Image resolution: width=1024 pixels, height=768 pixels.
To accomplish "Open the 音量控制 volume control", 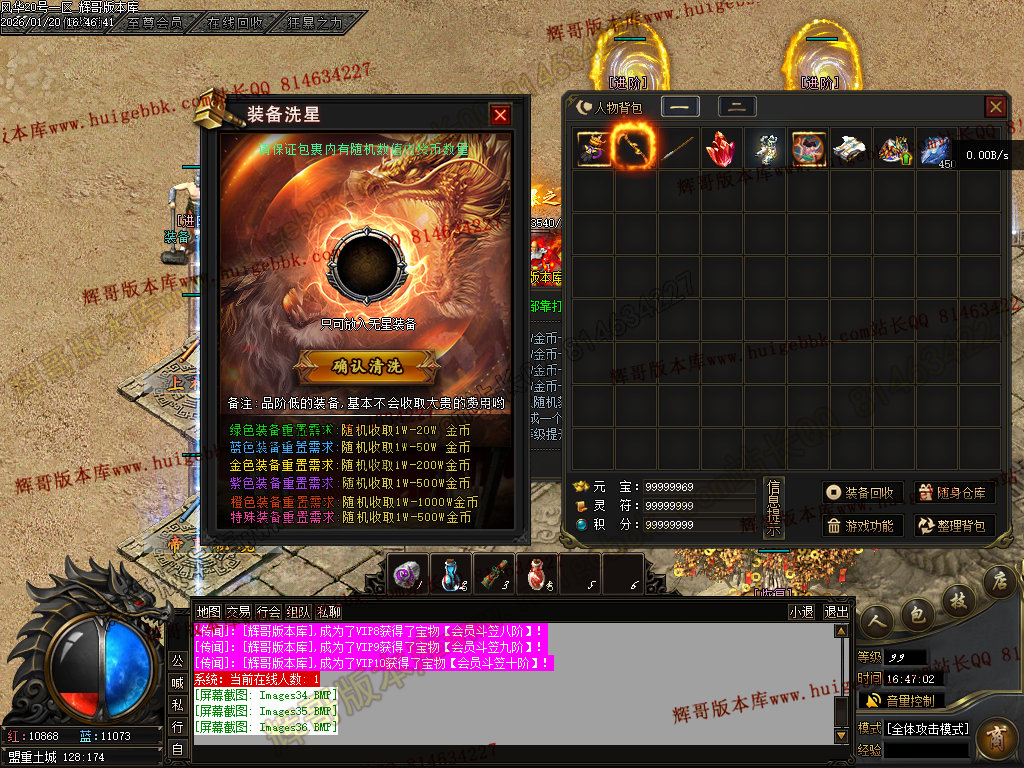I will click(x=900, y=701).
